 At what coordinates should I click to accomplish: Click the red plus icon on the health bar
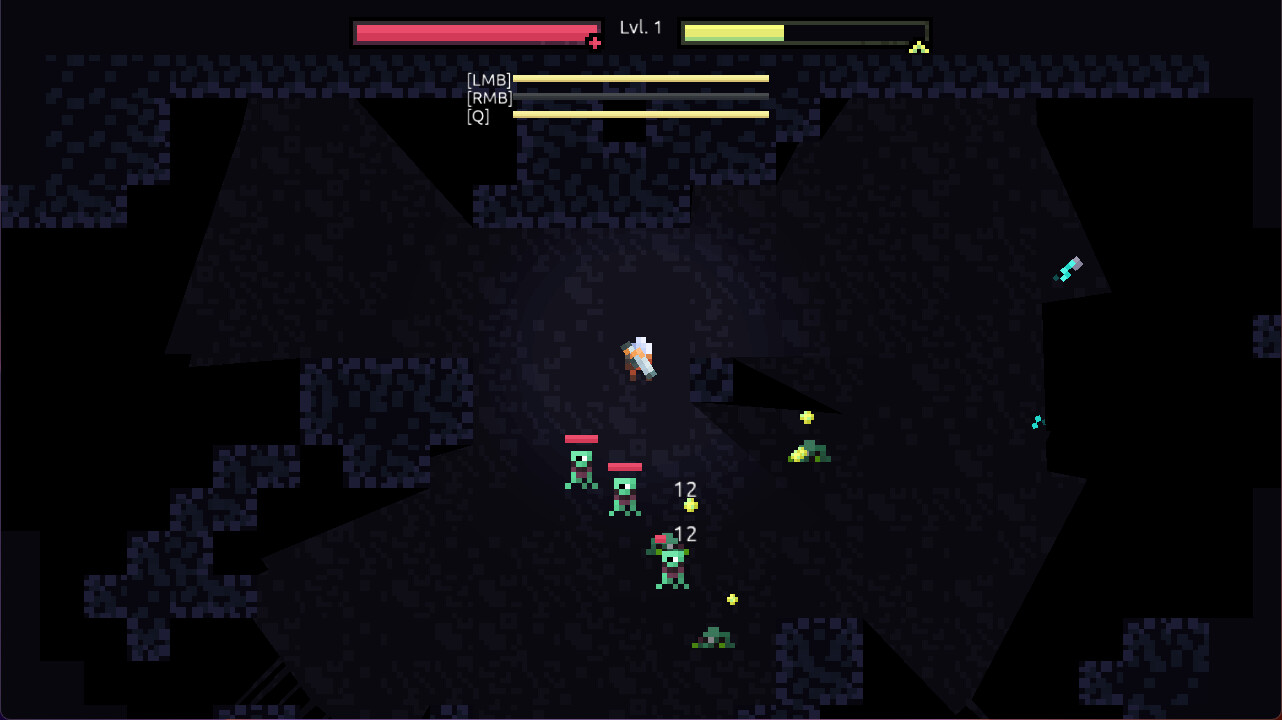pyautogui.click(x=595, y=42)
